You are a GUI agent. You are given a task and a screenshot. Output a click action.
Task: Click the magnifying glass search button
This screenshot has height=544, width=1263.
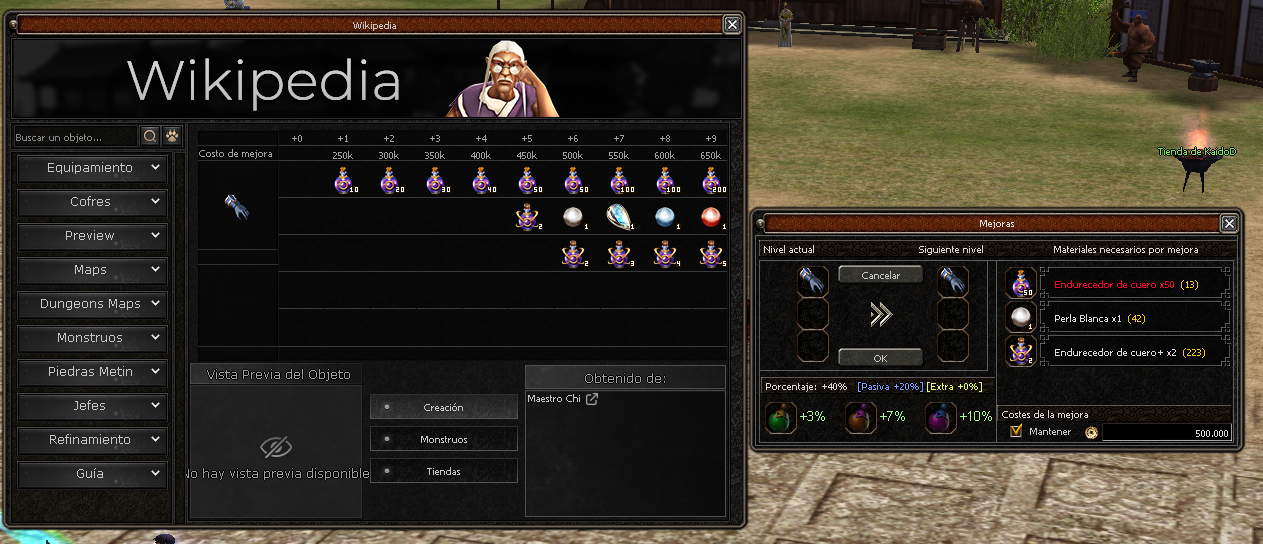[x=150, y=136]
